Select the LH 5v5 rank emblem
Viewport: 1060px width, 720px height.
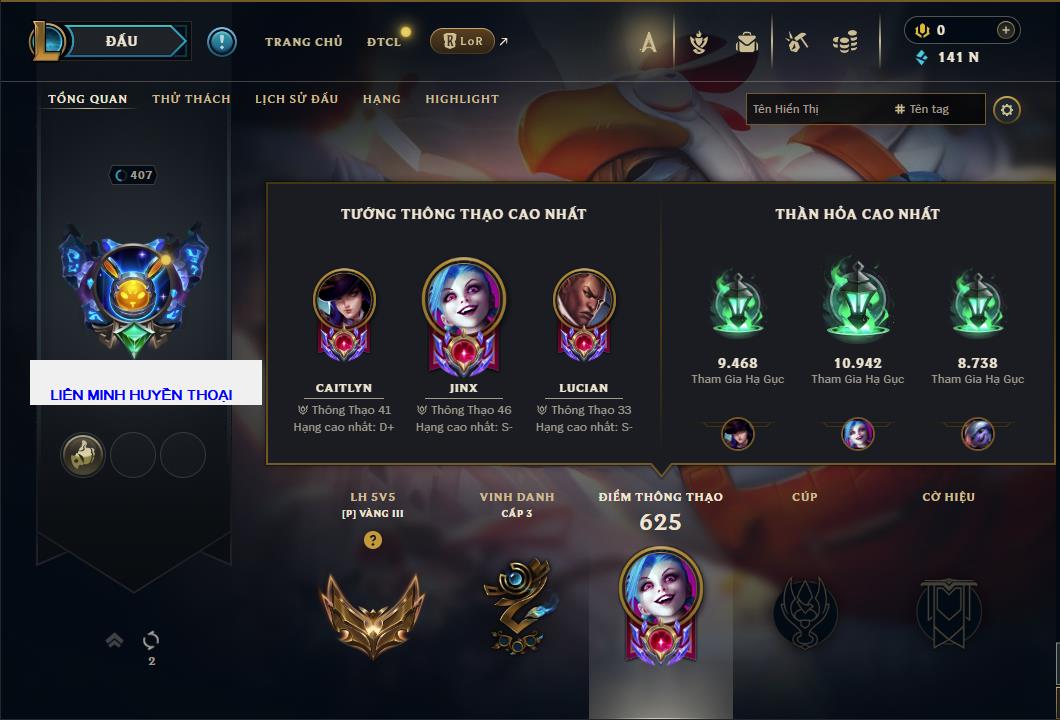(372, 610)
